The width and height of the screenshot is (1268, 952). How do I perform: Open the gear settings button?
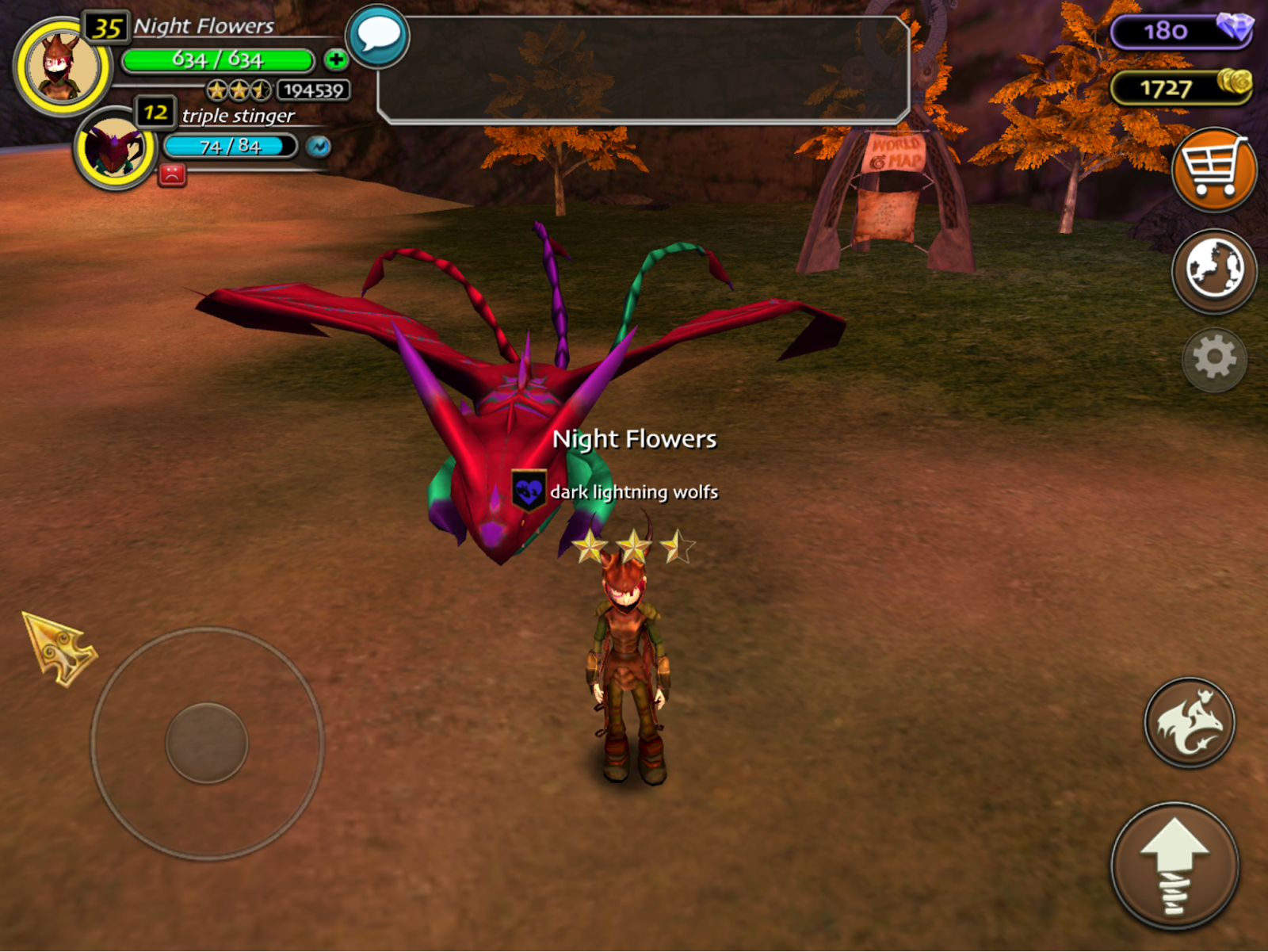1213,359
